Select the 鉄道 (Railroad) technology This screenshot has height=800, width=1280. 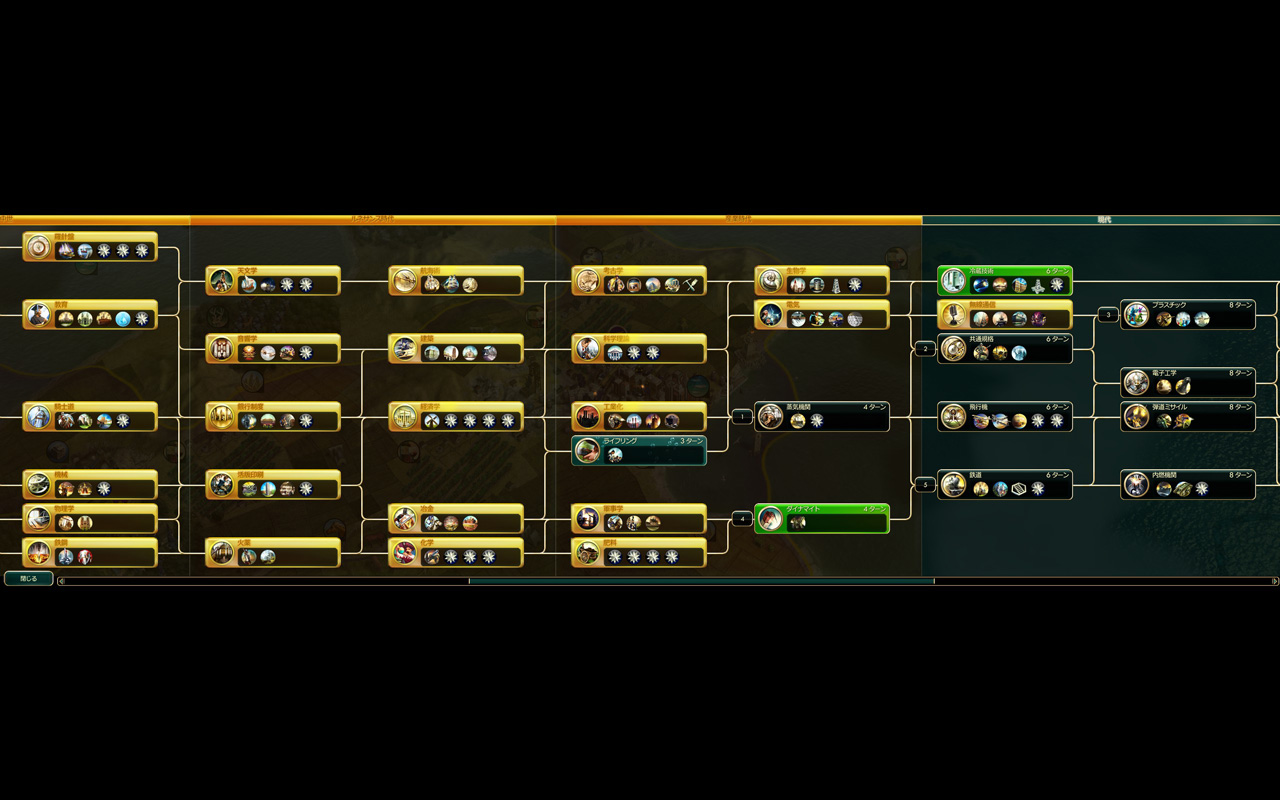point(1005,485)
